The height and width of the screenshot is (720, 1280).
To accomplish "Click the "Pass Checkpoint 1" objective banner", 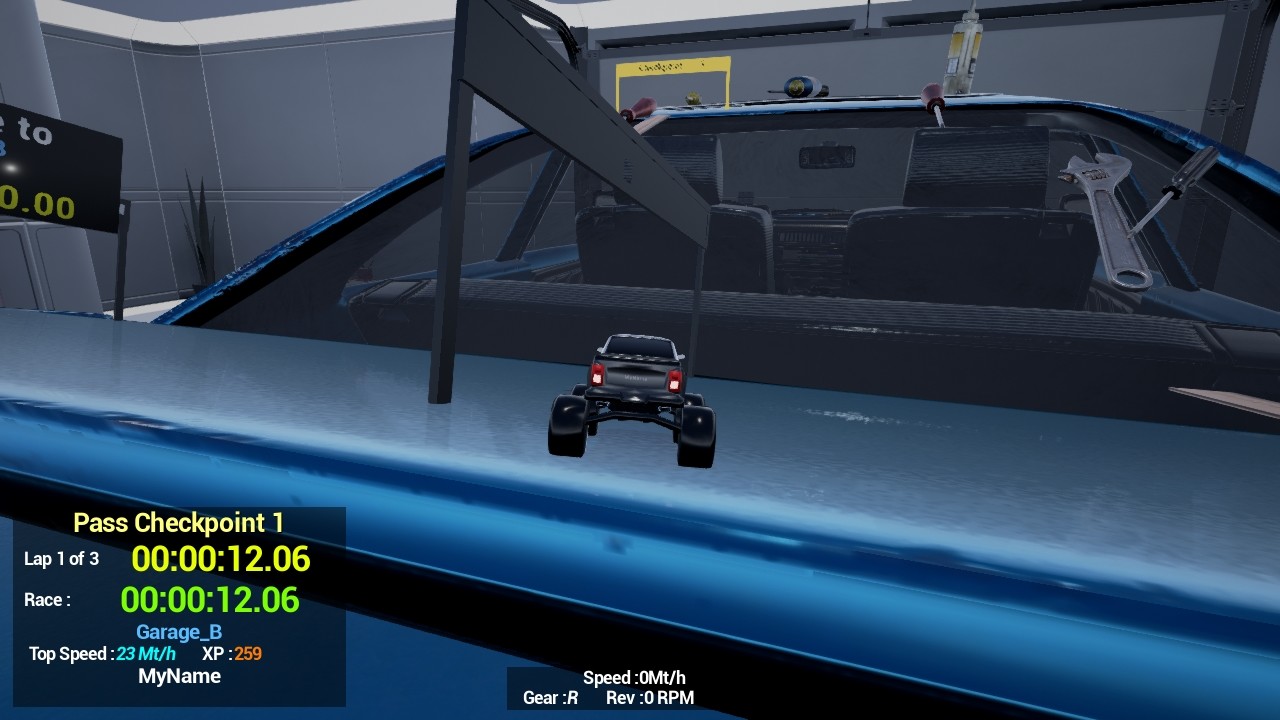I will 178,522.
